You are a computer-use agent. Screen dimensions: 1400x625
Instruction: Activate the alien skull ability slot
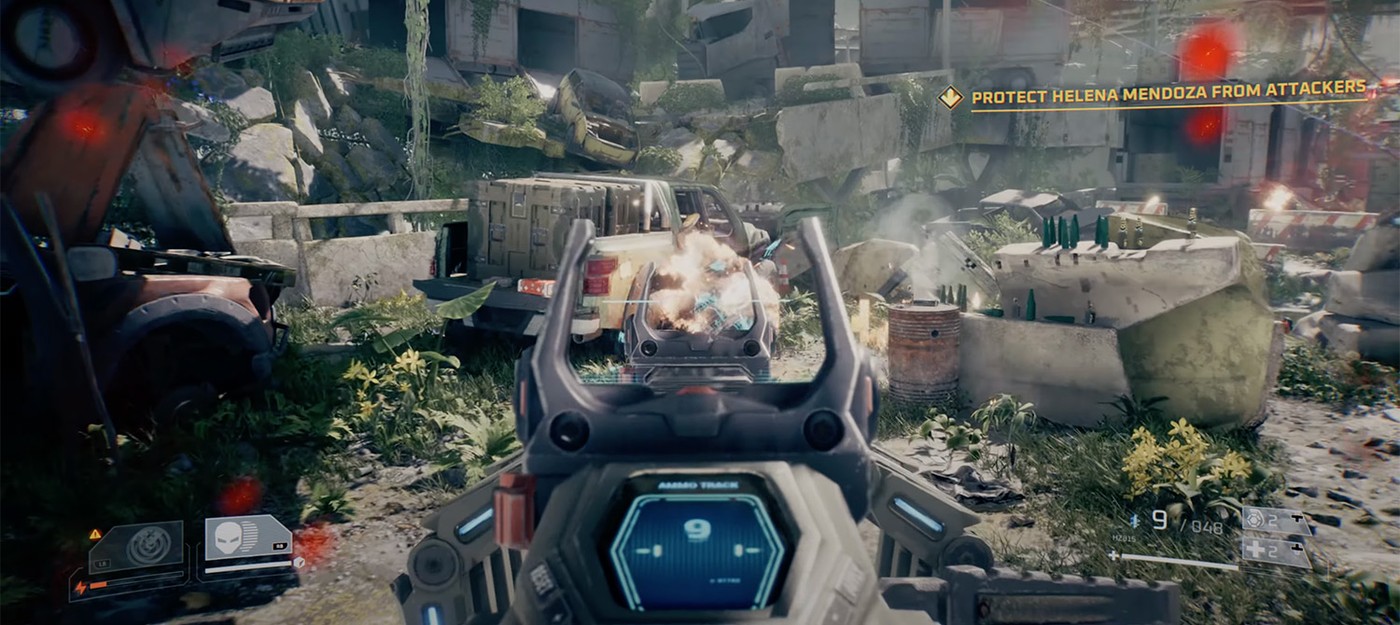(x=231, y=540)
